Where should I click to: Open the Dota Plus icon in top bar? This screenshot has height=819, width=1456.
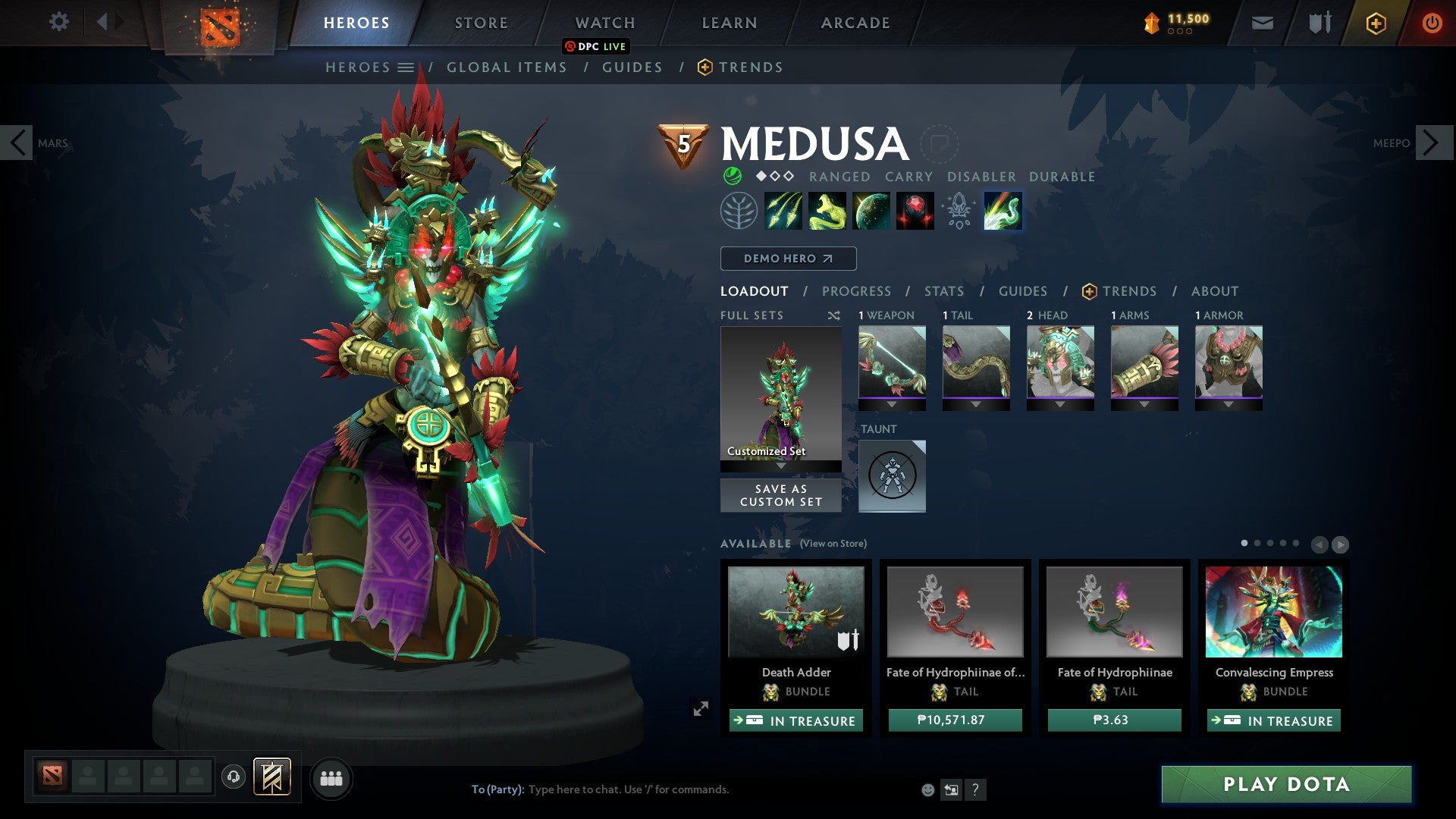click(1376, 23)
